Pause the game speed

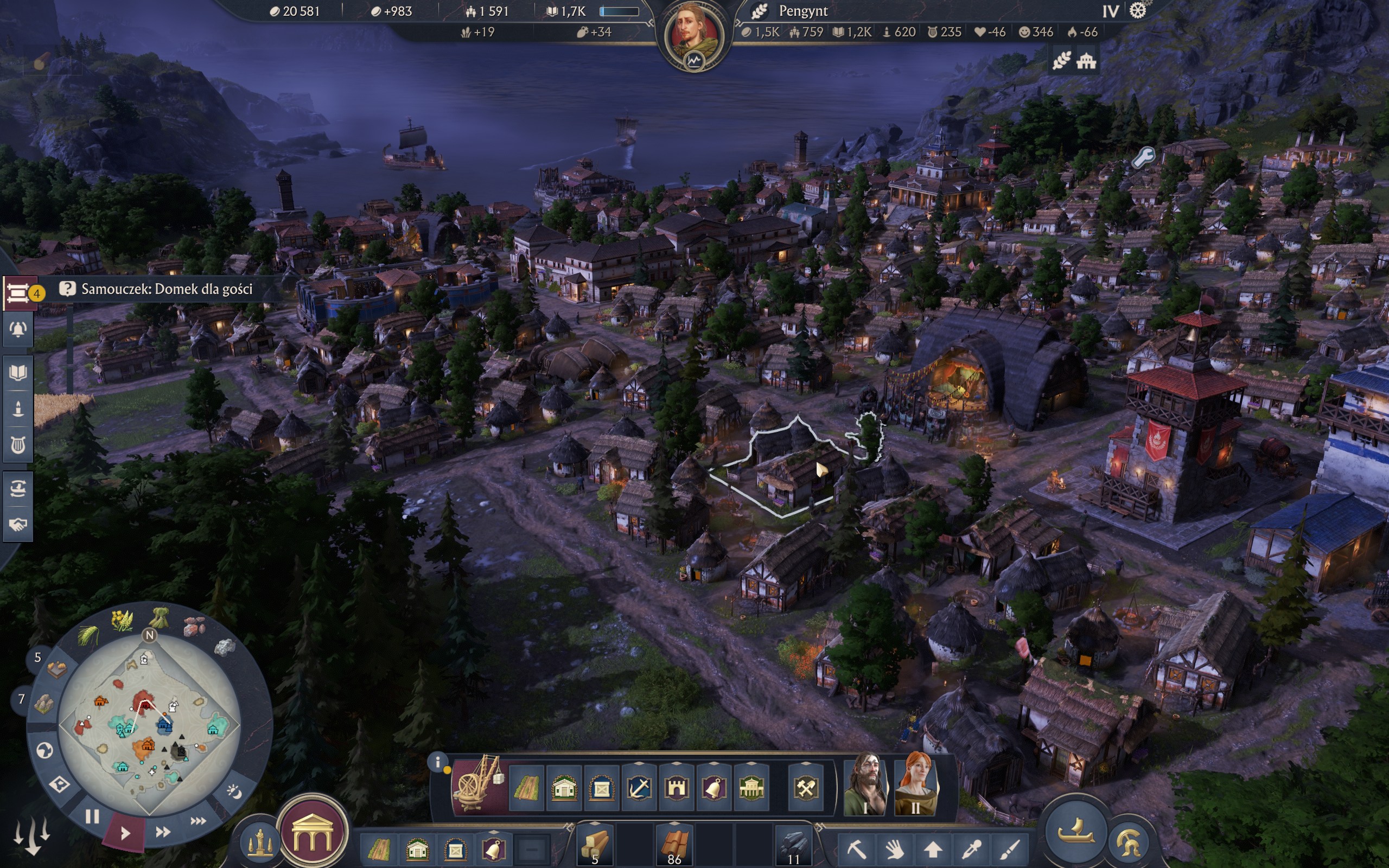point(92,816)
